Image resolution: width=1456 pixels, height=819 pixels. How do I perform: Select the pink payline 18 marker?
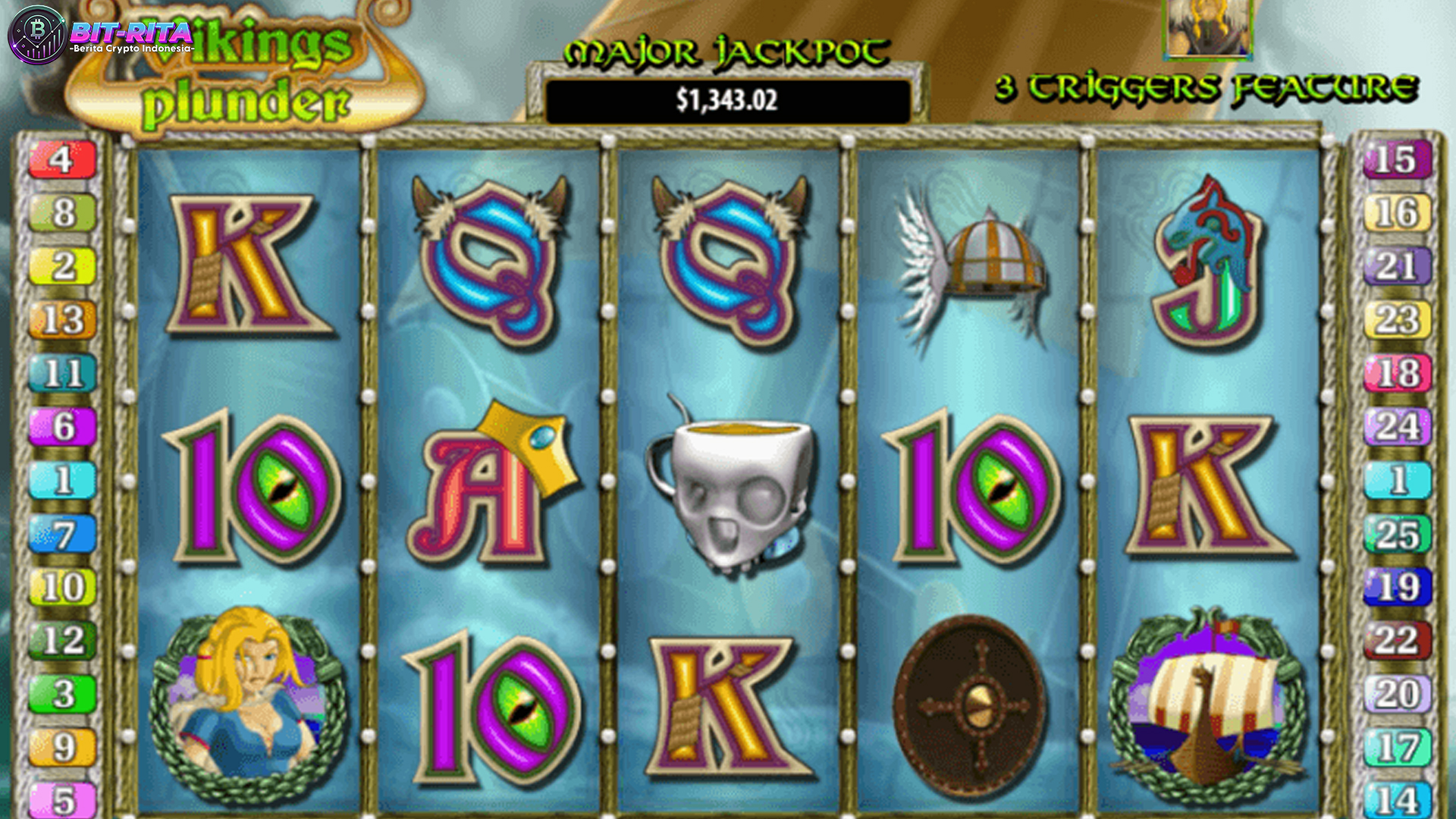[x=1397, y=373]
